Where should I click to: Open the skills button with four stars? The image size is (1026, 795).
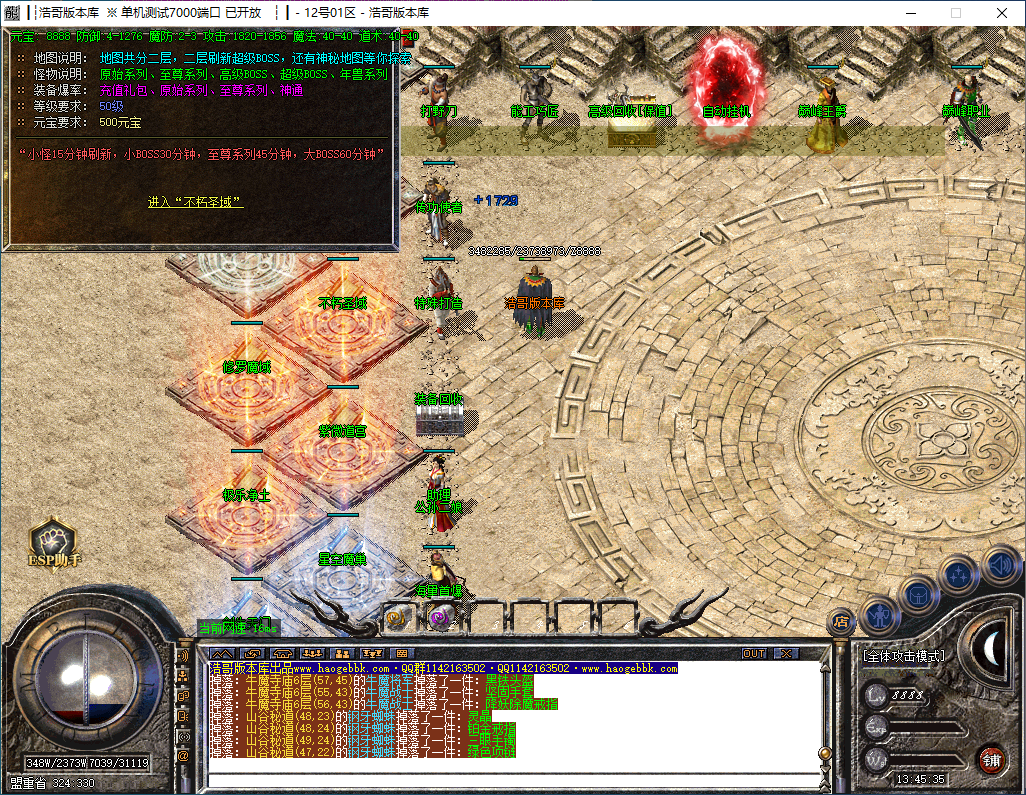[959, 576]
